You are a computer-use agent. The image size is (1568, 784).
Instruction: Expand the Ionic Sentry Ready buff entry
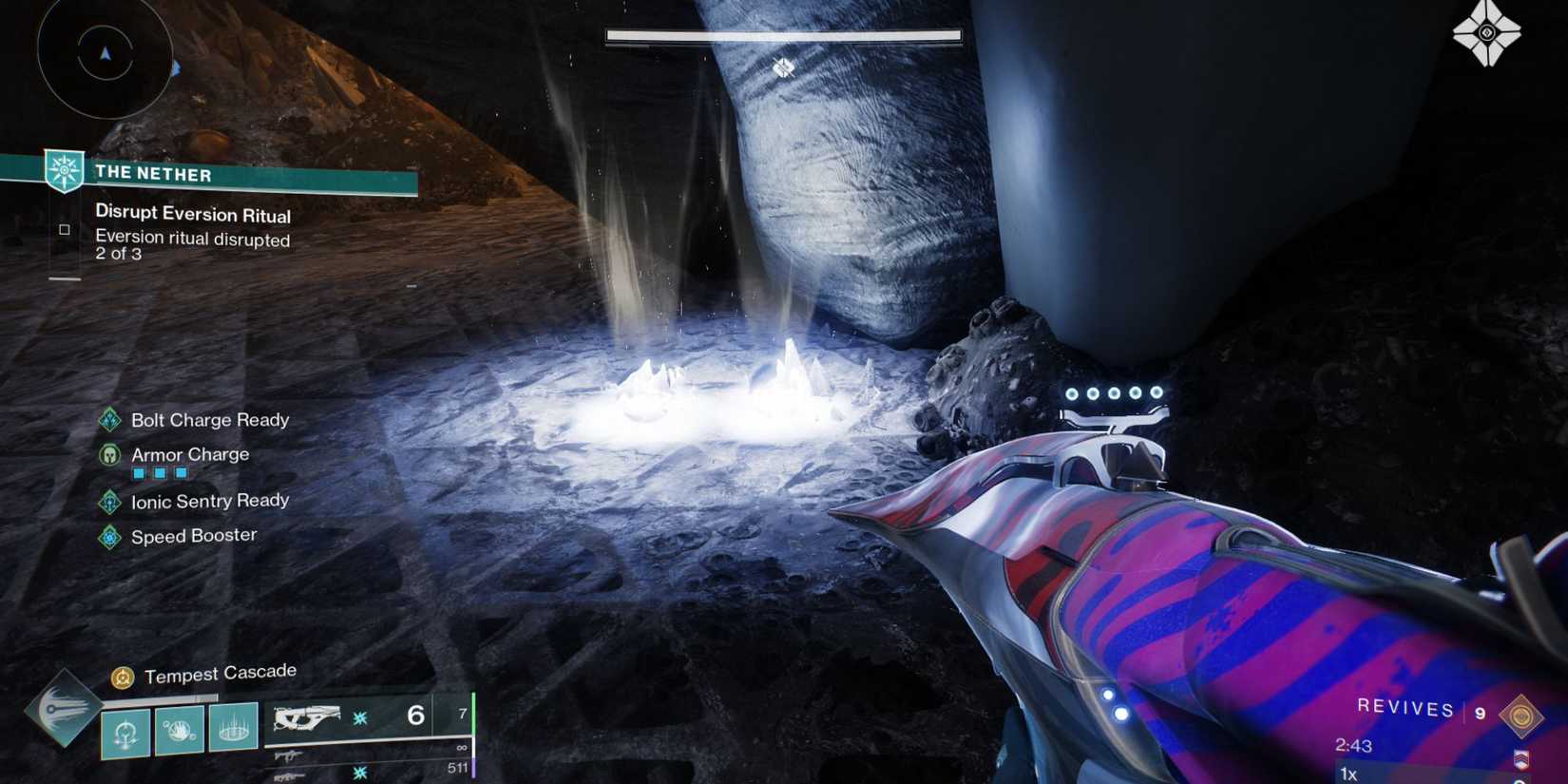point(110,501)
